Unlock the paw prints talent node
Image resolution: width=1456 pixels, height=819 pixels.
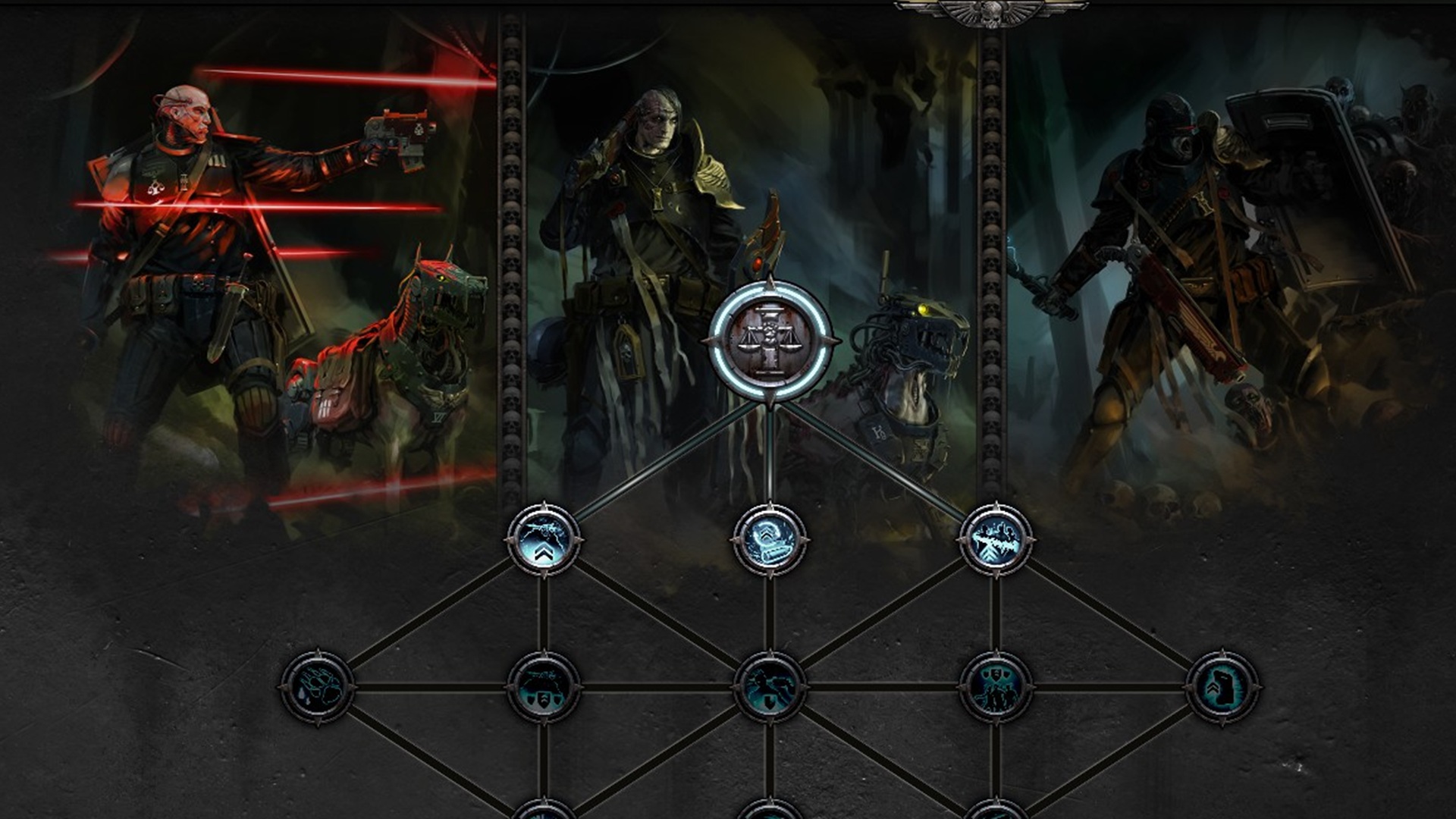click(x=317, y=687)
